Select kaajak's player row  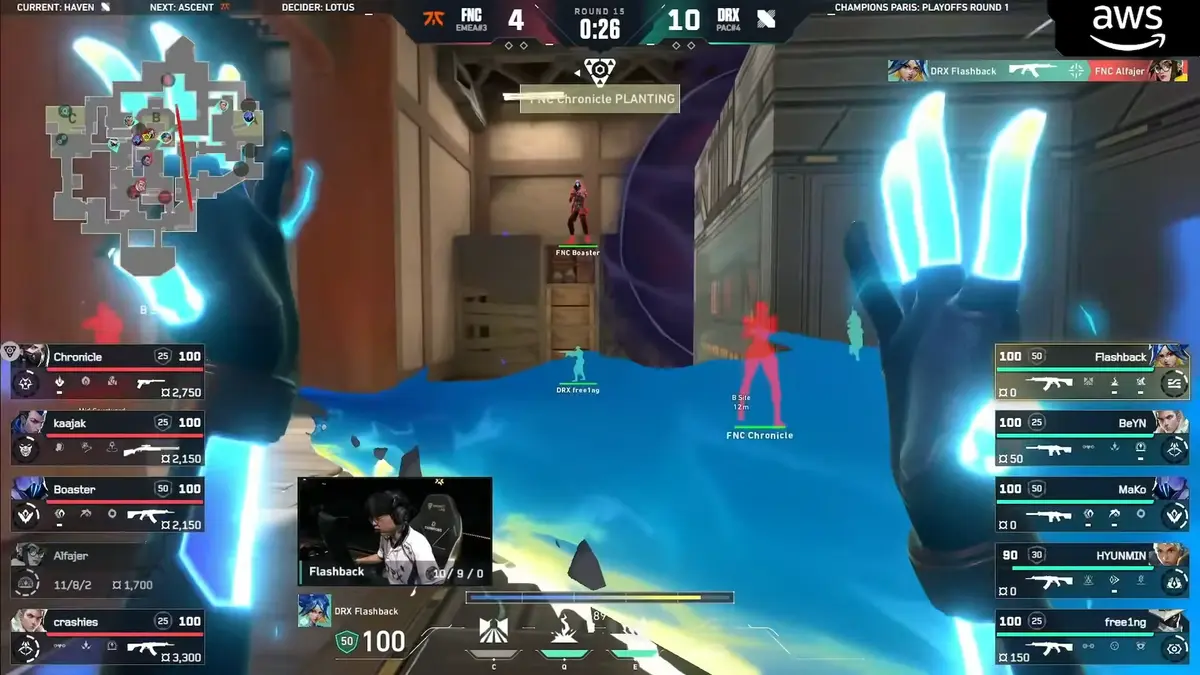tap(108, 436)
